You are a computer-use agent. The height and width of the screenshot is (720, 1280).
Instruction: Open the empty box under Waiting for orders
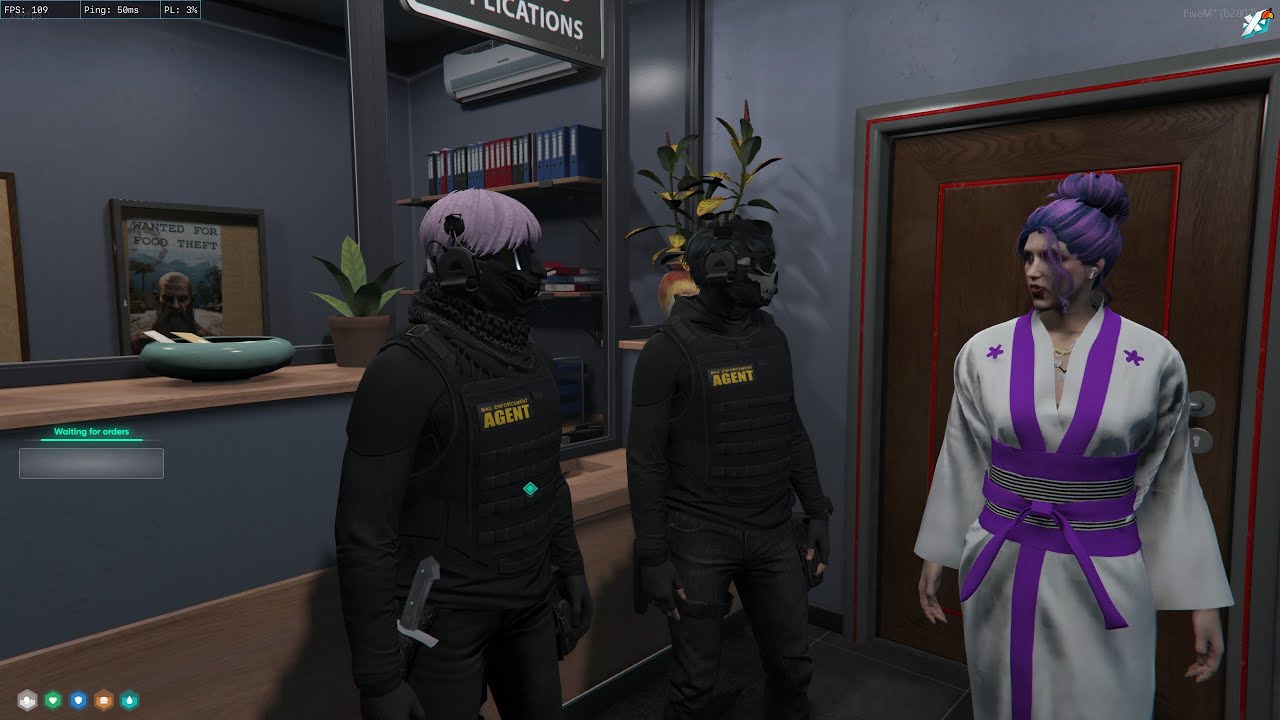(91, 463)
